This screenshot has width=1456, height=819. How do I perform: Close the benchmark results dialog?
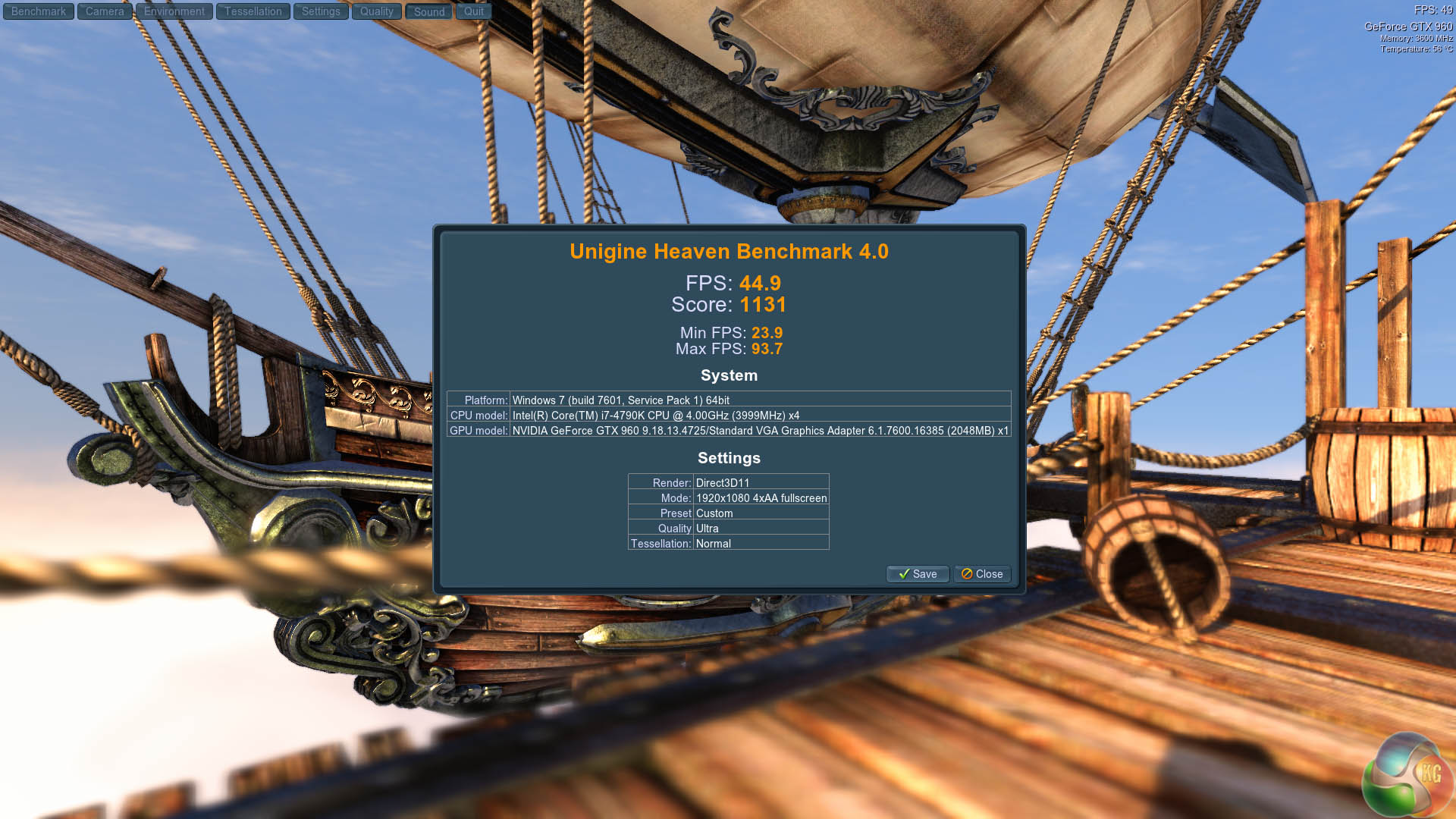[982, 574]
